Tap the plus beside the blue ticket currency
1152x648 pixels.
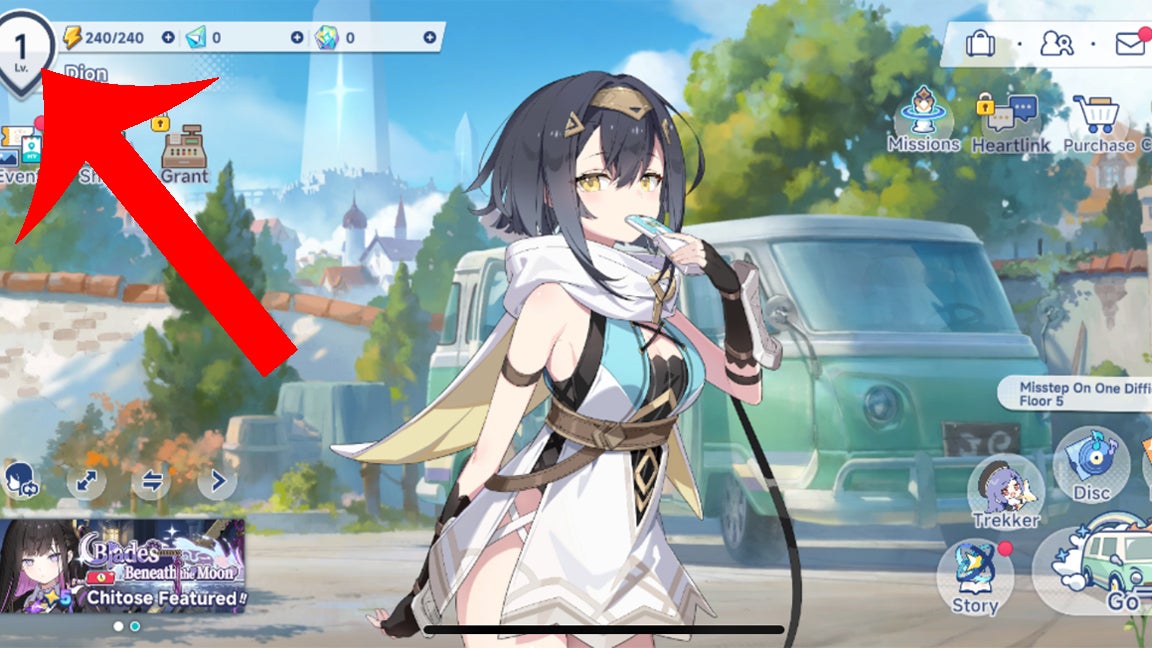[297, 38]
